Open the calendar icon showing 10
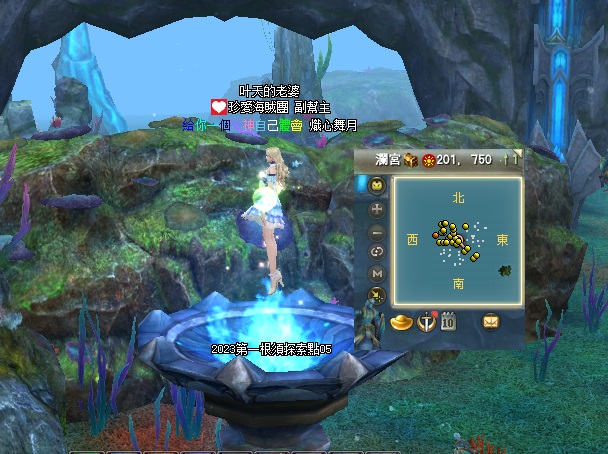The width and height of the screenshot is (608, 454). (x=448, y=322)
